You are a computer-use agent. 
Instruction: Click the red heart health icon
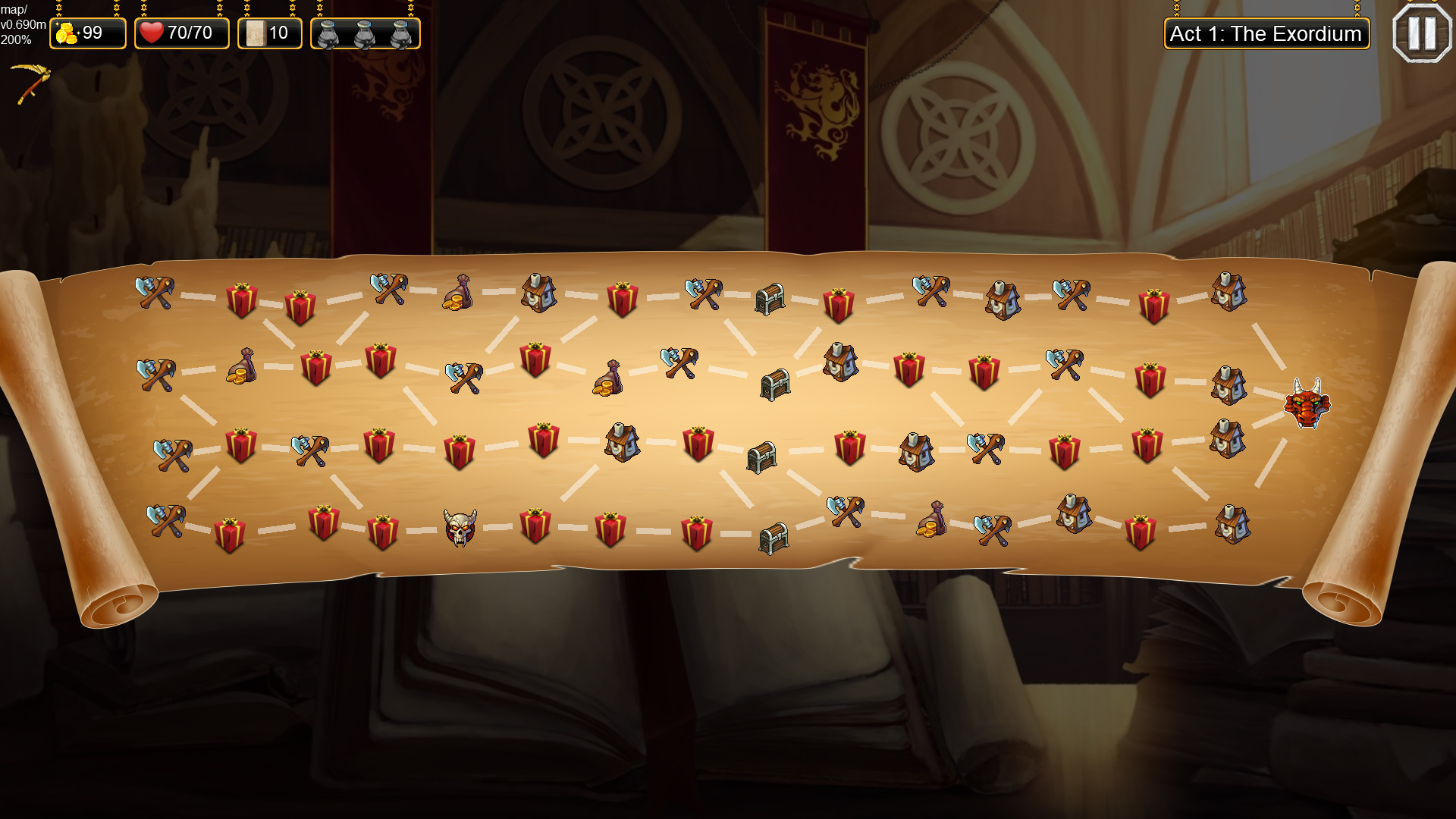[152, 32]
